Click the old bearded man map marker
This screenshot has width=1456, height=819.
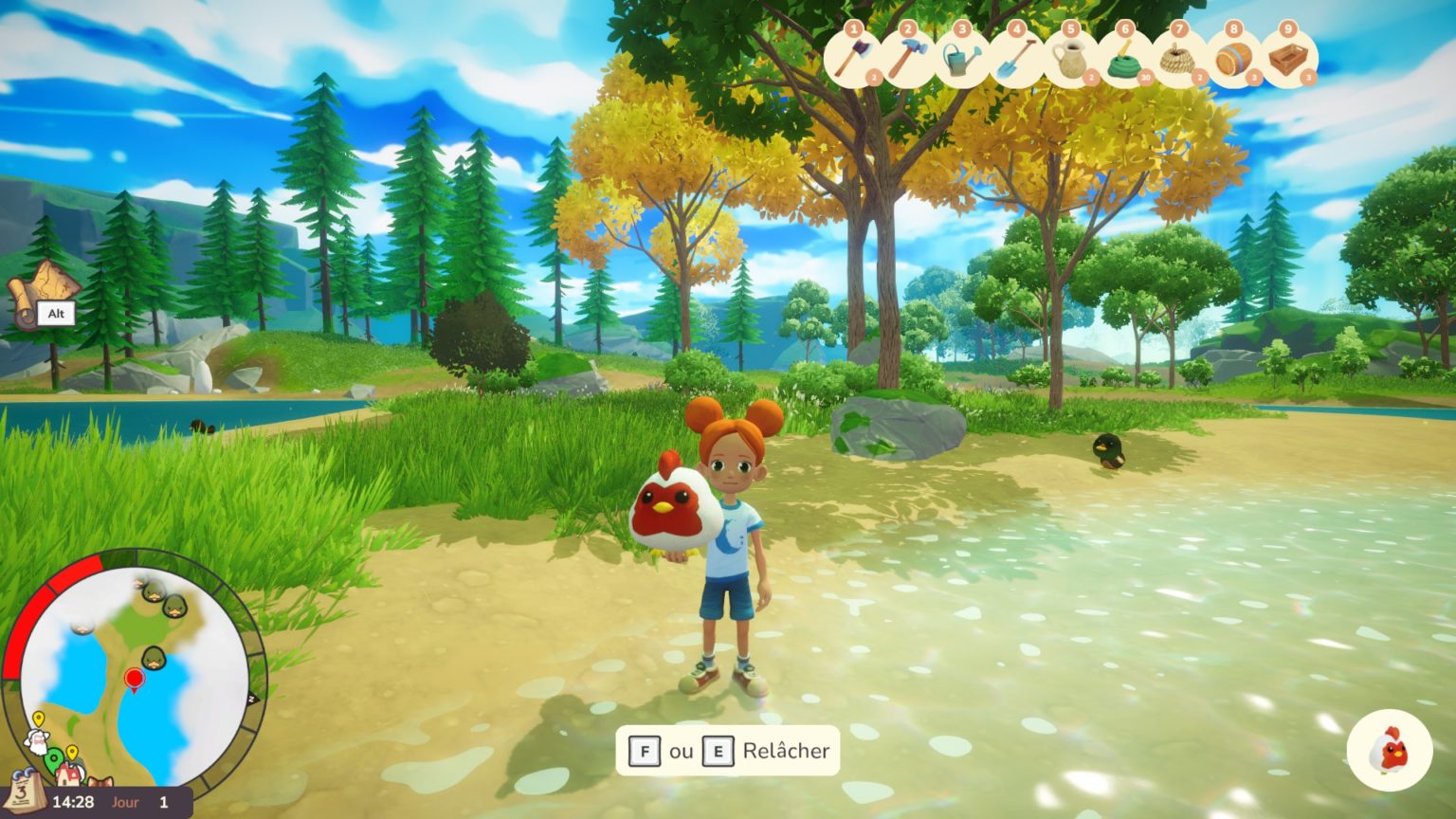click(x=36, y=742)
